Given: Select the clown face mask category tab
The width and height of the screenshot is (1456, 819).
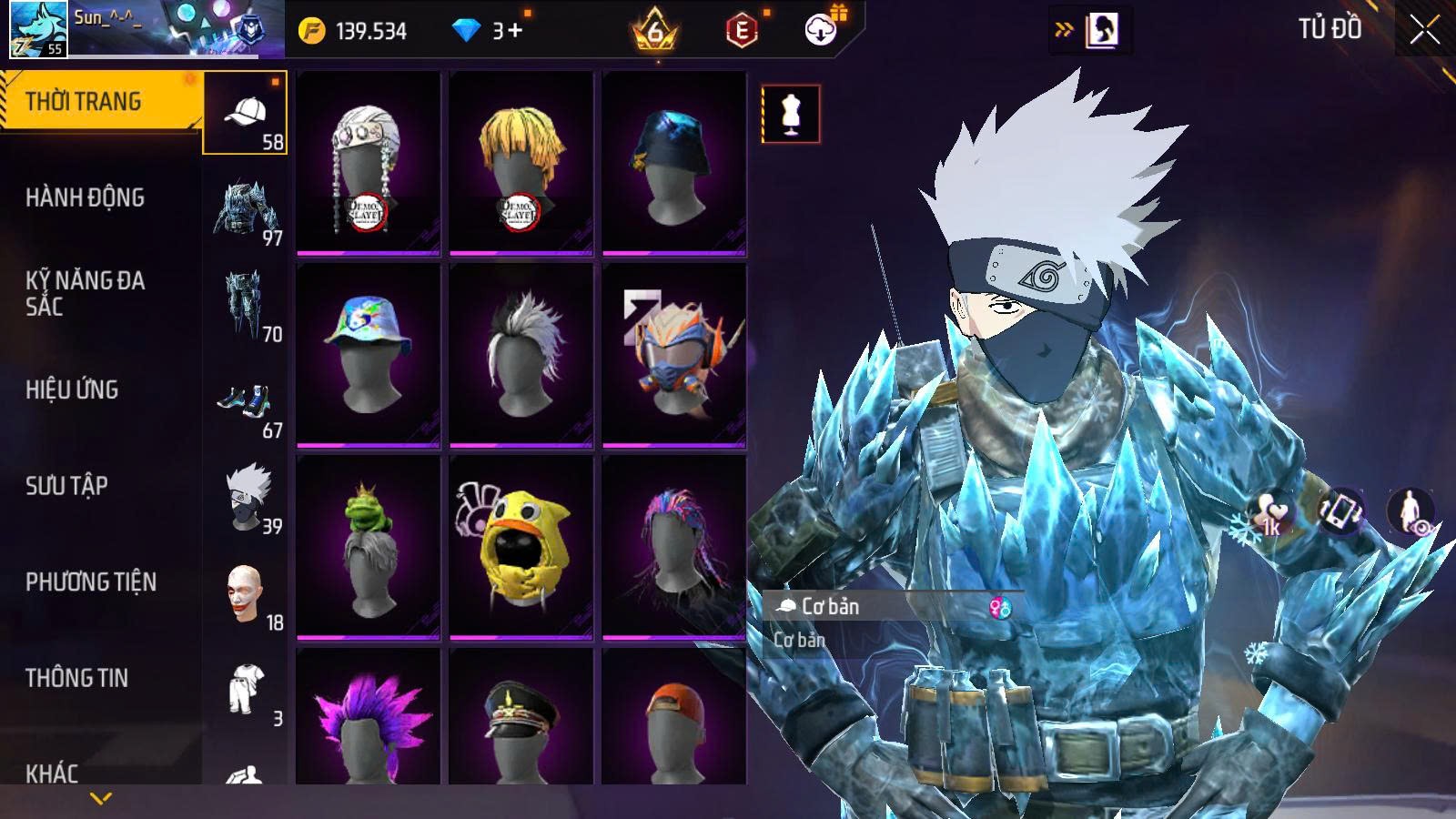Looking at the screenshot, I should coord(244,594).
